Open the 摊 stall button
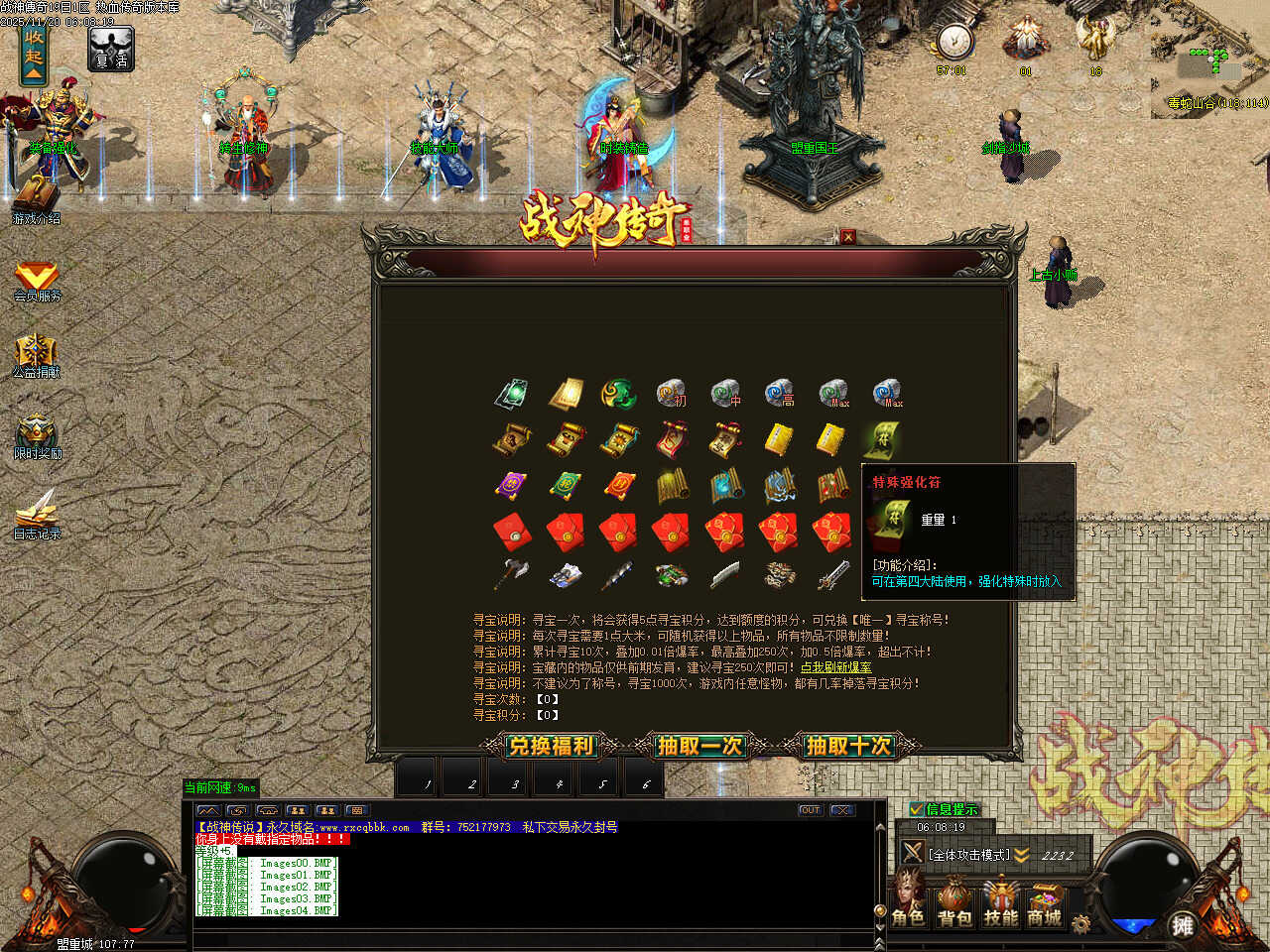 pos(1182,925)
